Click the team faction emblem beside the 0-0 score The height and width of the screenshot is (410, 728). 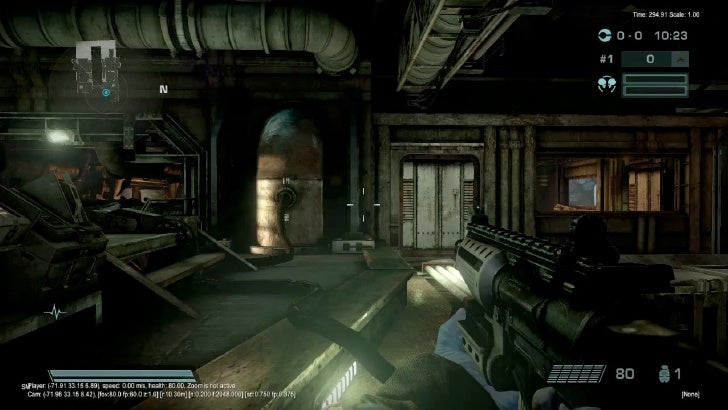[x=603, y=35]
